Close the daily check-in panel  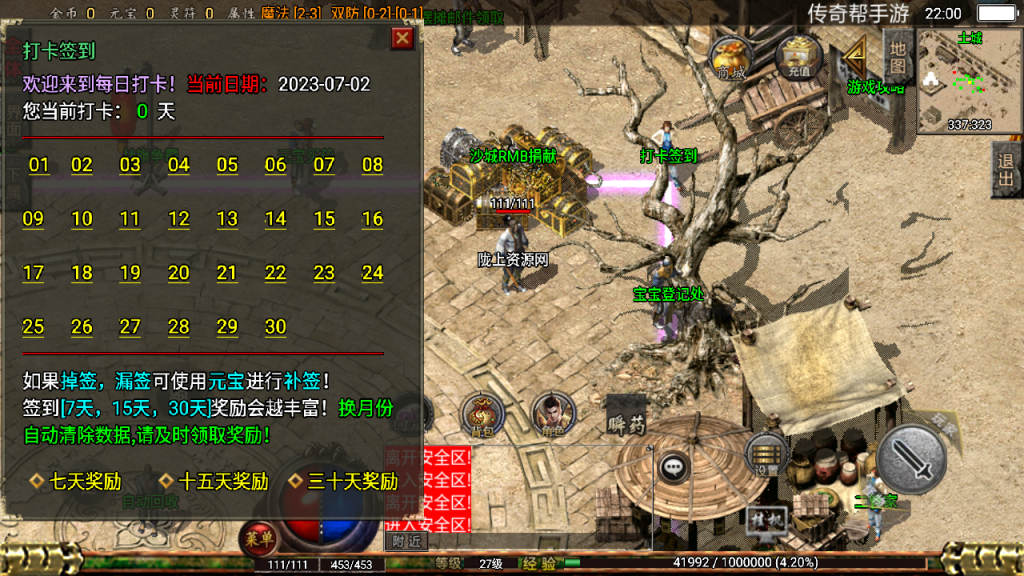pos(402,38)
